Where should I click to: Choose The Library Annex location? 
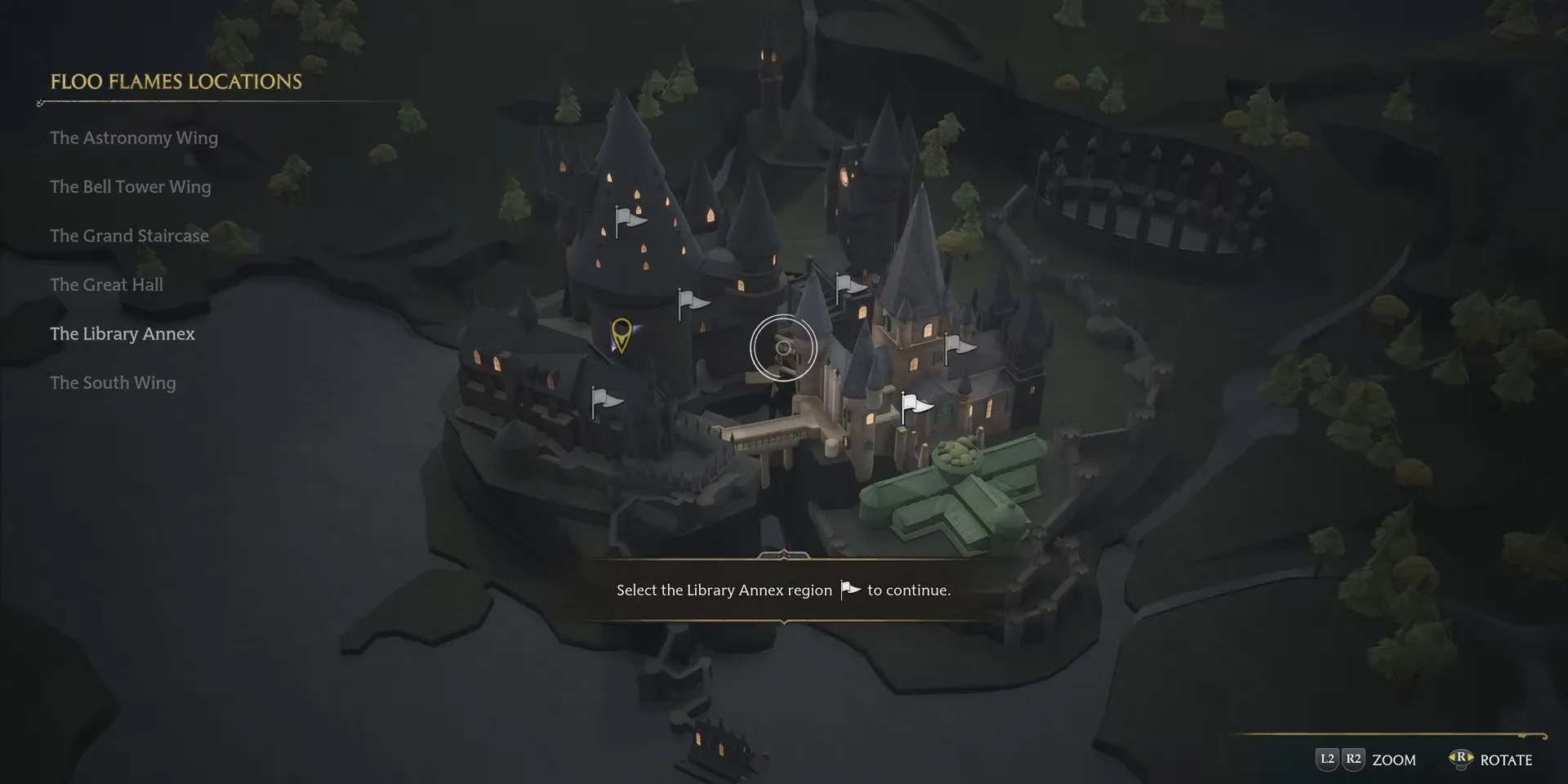pyautogui.click(x=122, y=334)
